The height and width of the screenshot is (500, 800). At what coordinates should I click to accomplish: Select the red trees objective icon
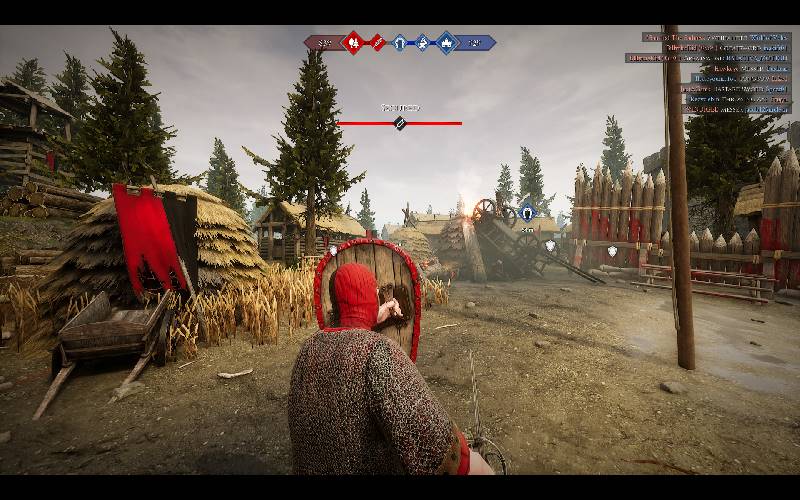352,43
